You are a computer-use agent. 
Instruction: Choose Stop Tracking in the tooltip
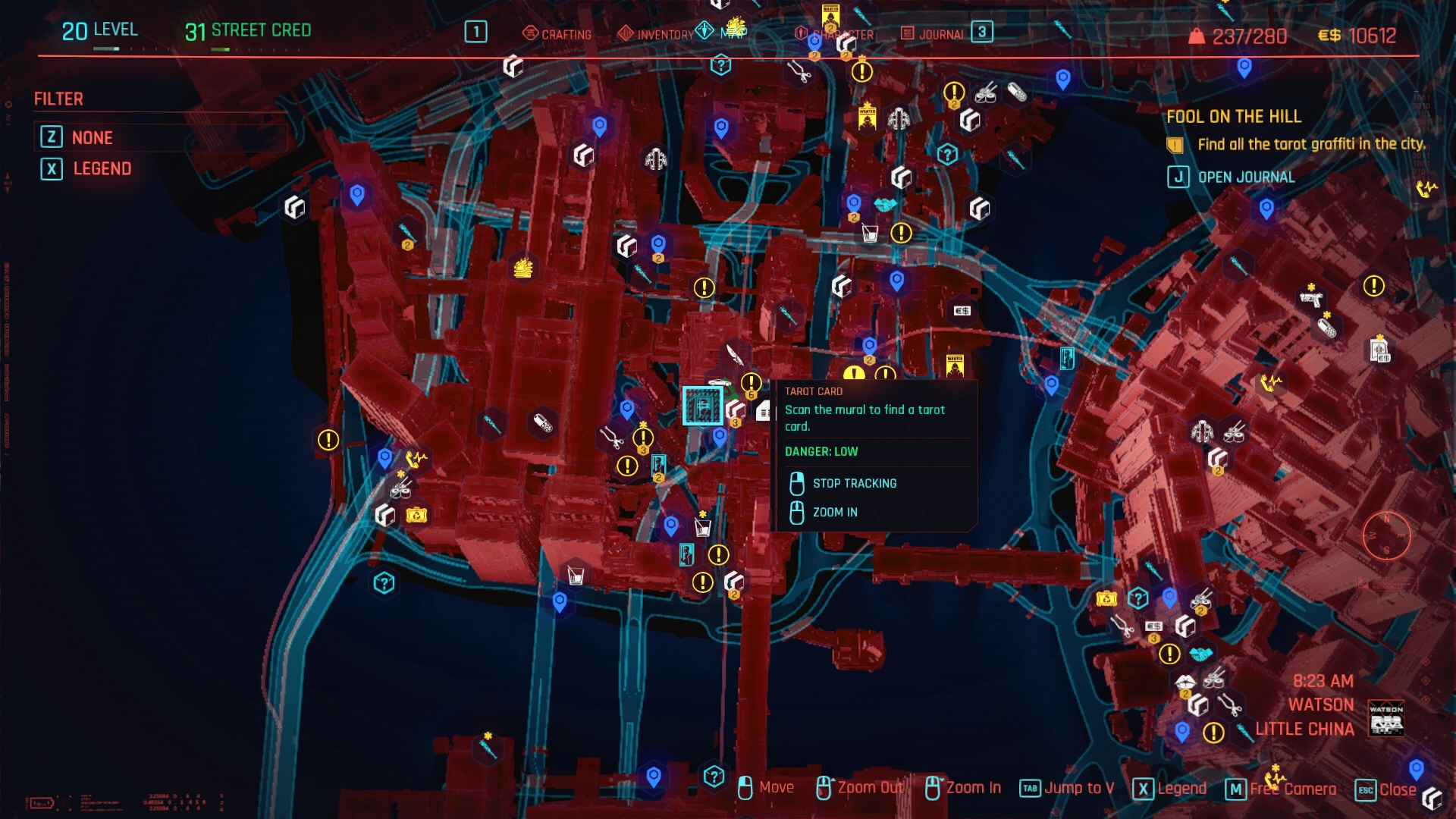tap(854, 483)
